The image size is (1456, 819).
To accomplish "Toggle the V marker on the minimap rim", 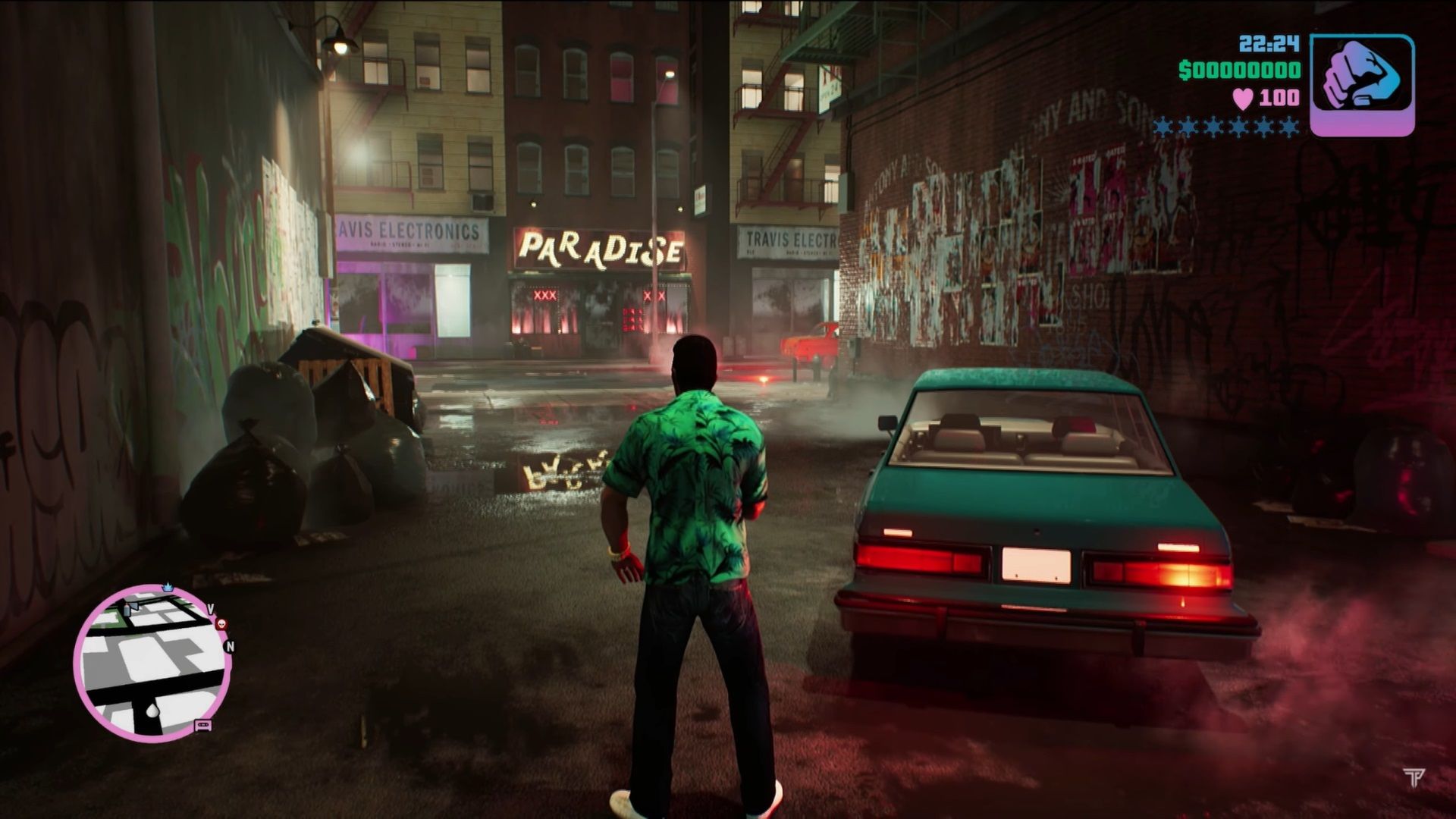I will tap(211, 607).
